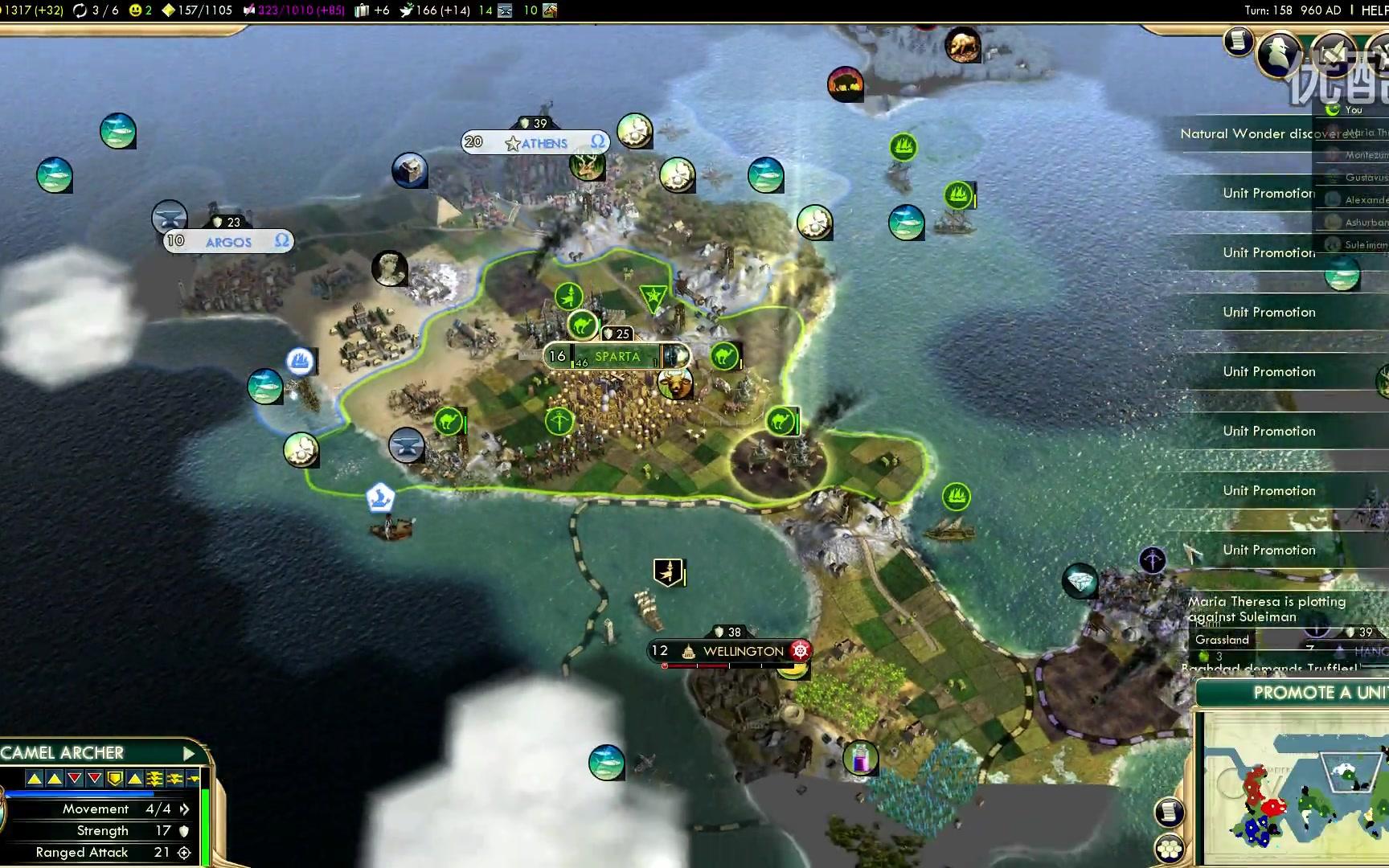Image resolution: width=1389 pixels, height=868 pixels.
Task: Cycle to next unit with Camel Archer arrow
Action: click(x=189, y=753)
